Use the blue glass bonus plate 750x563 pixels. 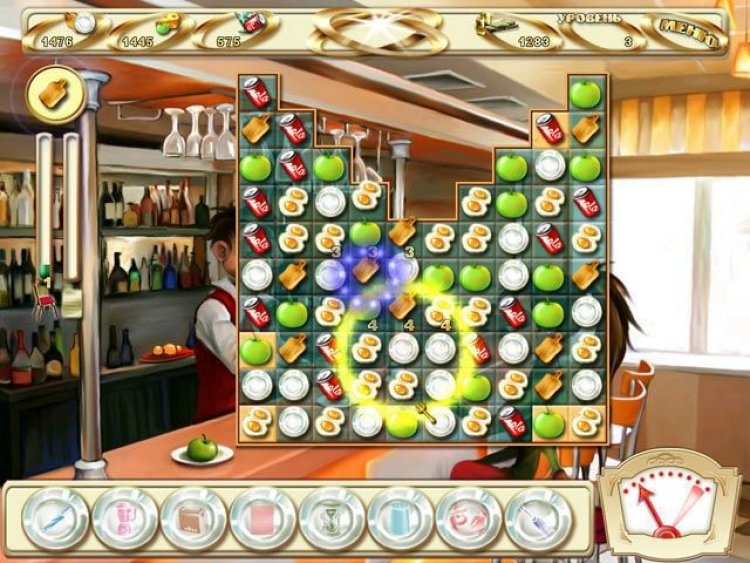[400, 518]
